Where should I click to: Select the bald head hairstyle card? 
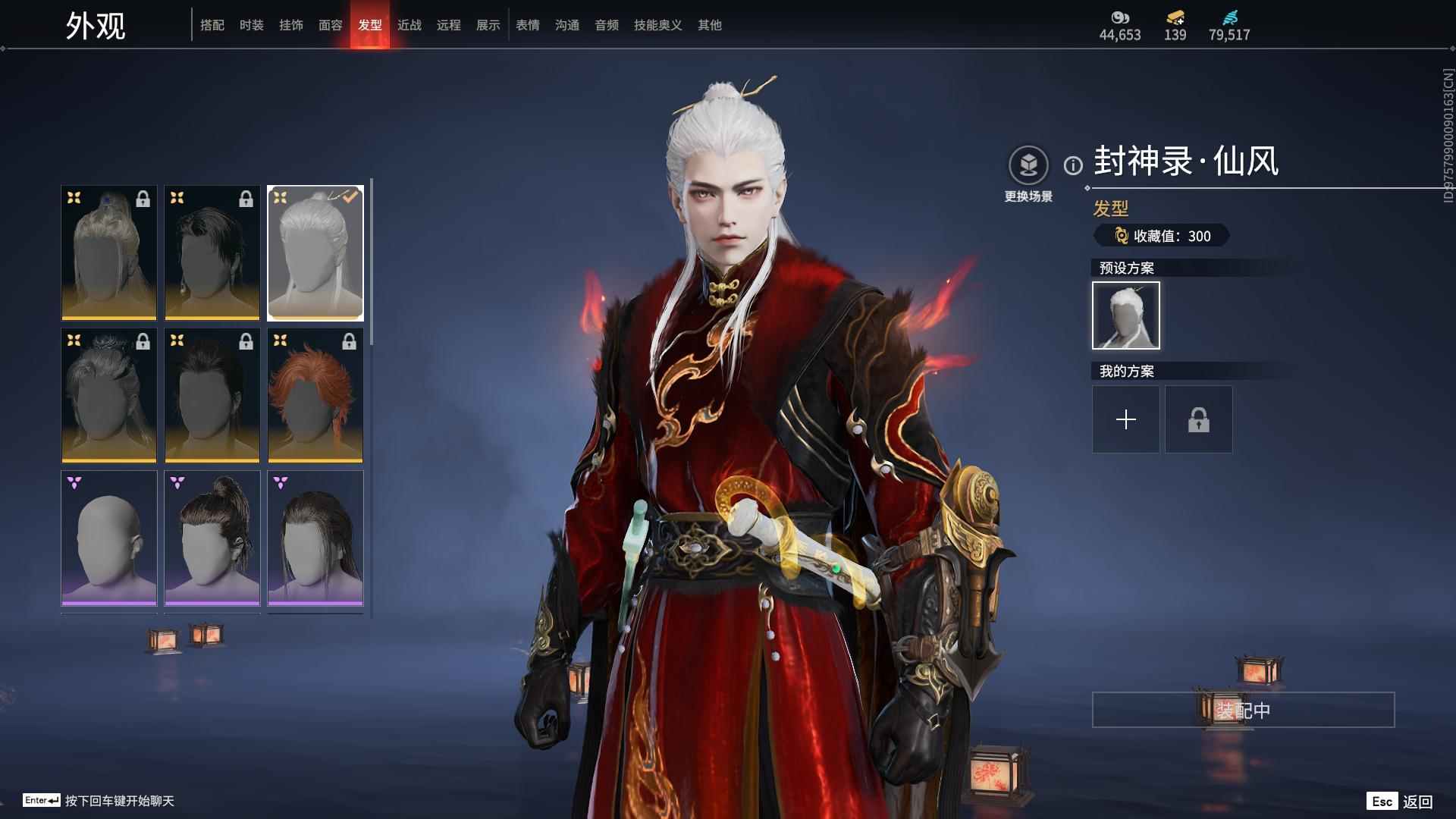(109, 538)
